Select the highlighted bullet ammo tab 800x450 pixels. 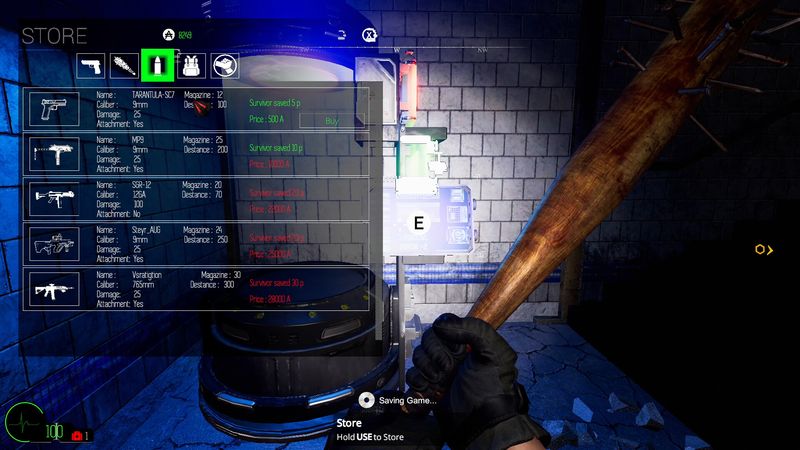155,65
